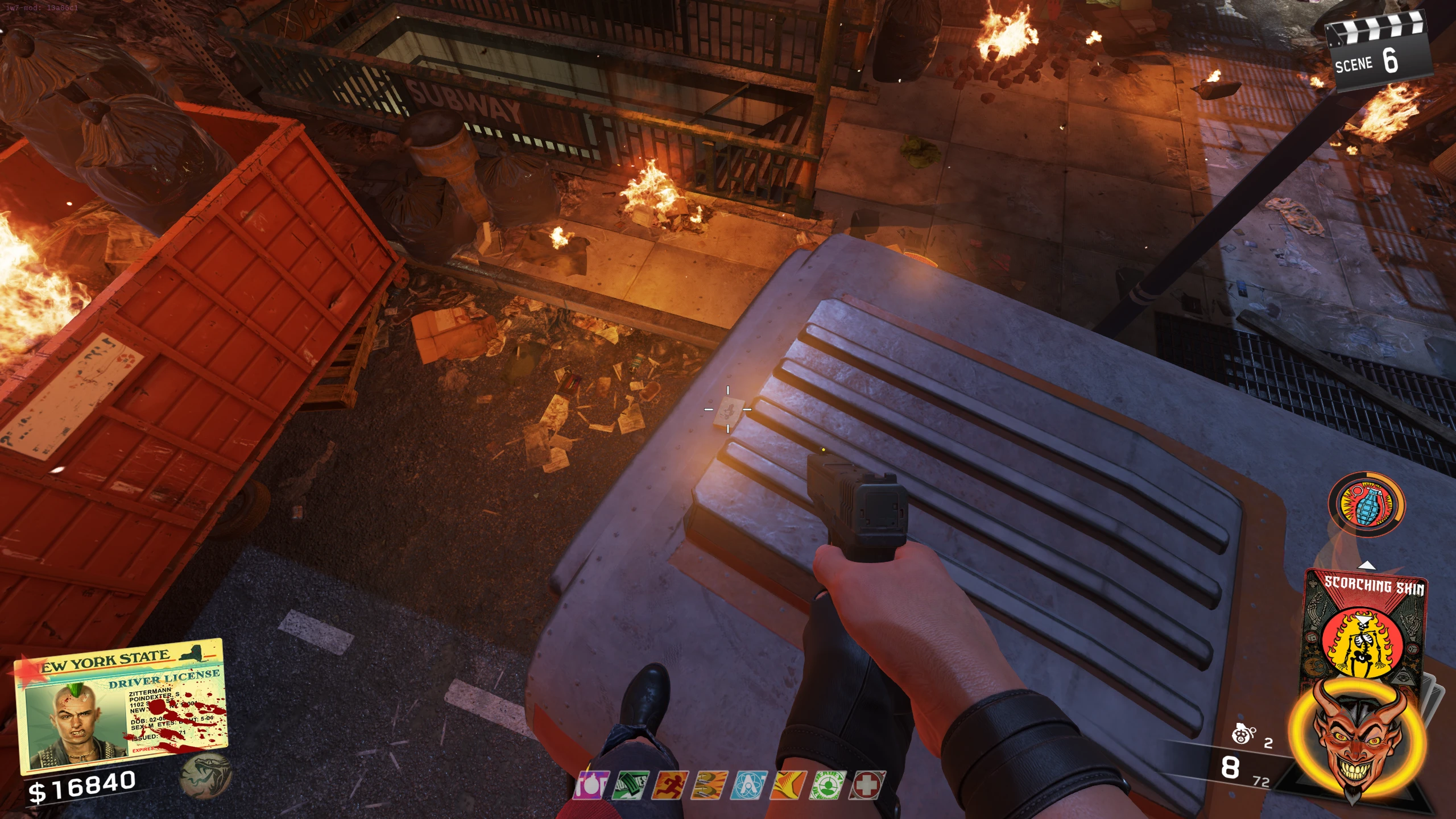Viewport: 1456px width, 819px height.
Task: Click the blue atom perk icon
Action: 749,785
